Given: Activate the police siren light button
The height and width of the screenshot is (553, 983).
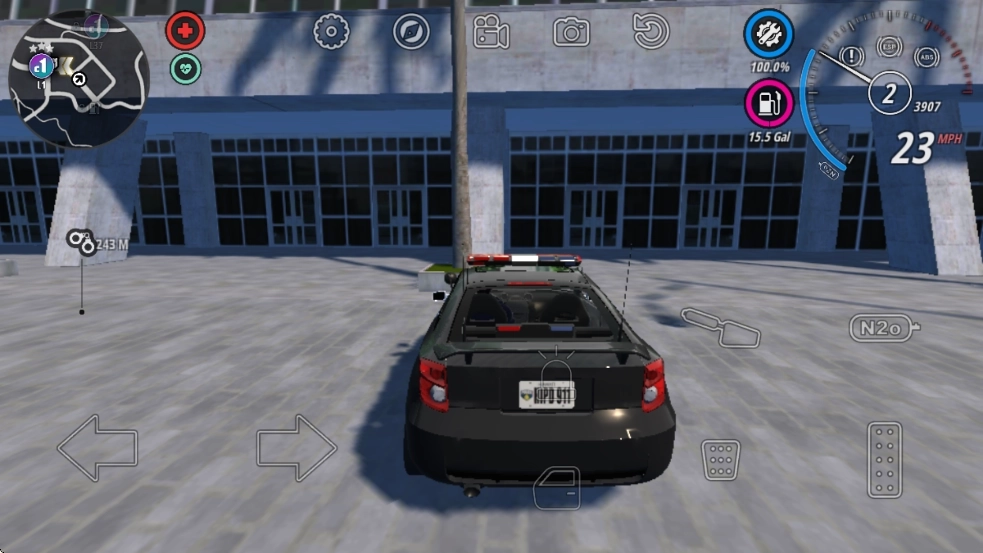Looking at the screenshot, I should tap(555, 370).
